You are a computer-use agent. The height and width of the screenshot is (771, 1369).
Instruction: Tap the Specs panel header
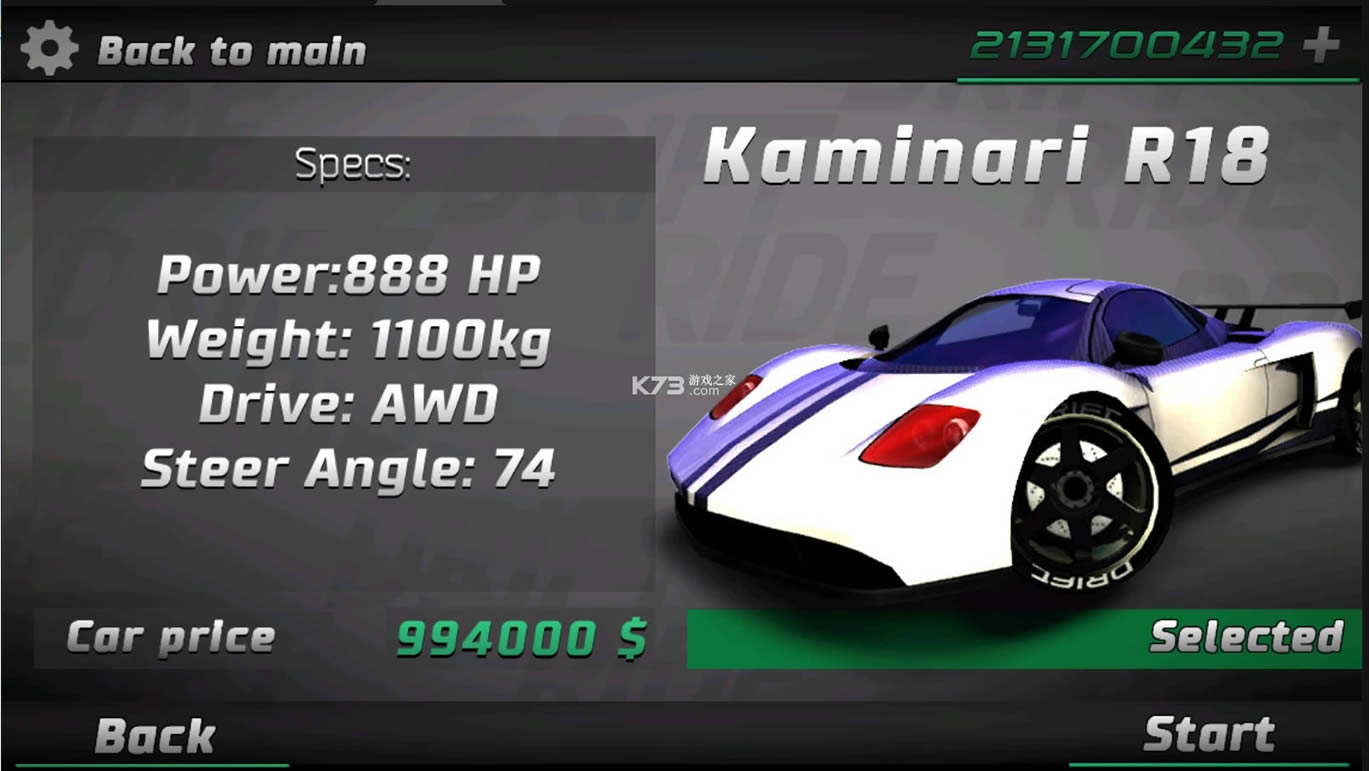coord(352,163)
